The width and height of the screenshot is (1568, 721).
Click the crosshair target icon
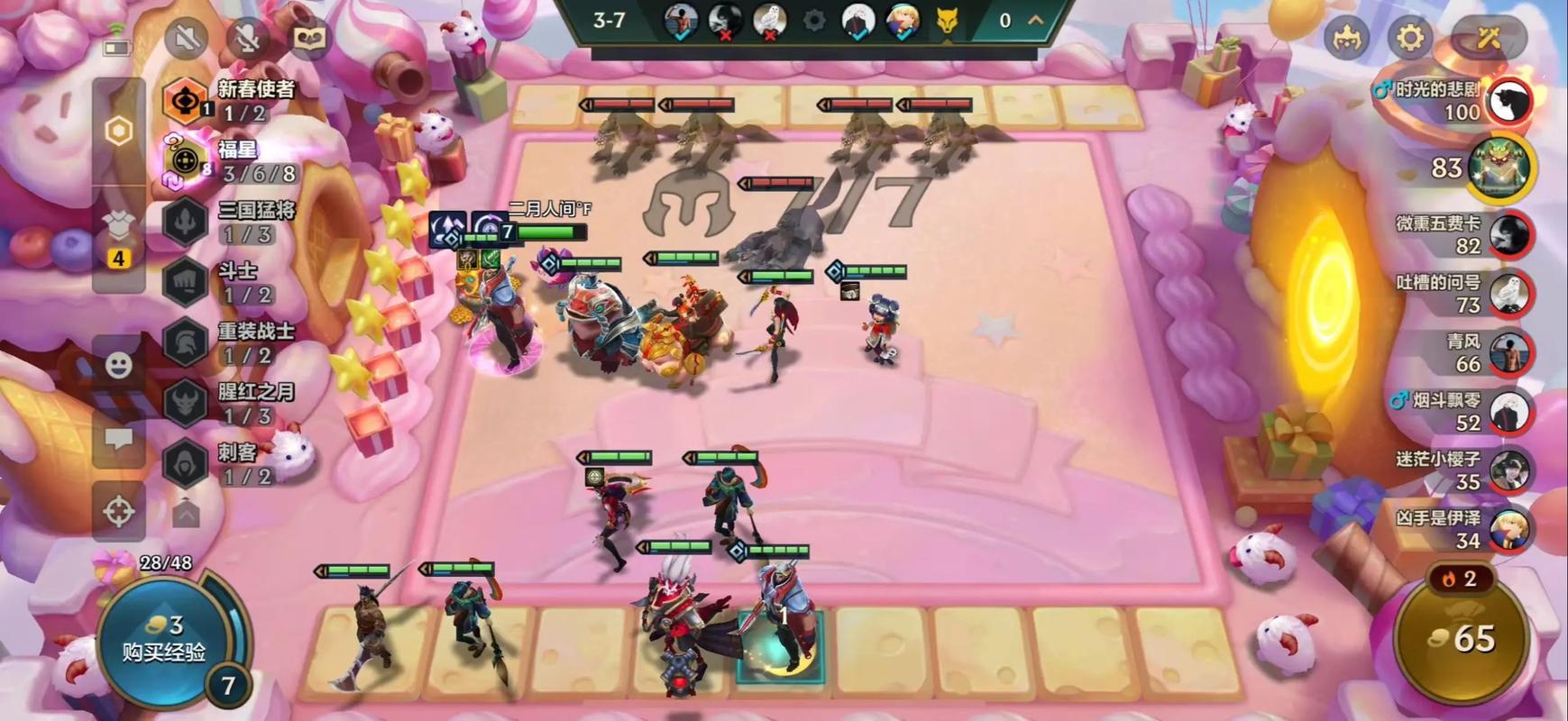tap(119, 511)
